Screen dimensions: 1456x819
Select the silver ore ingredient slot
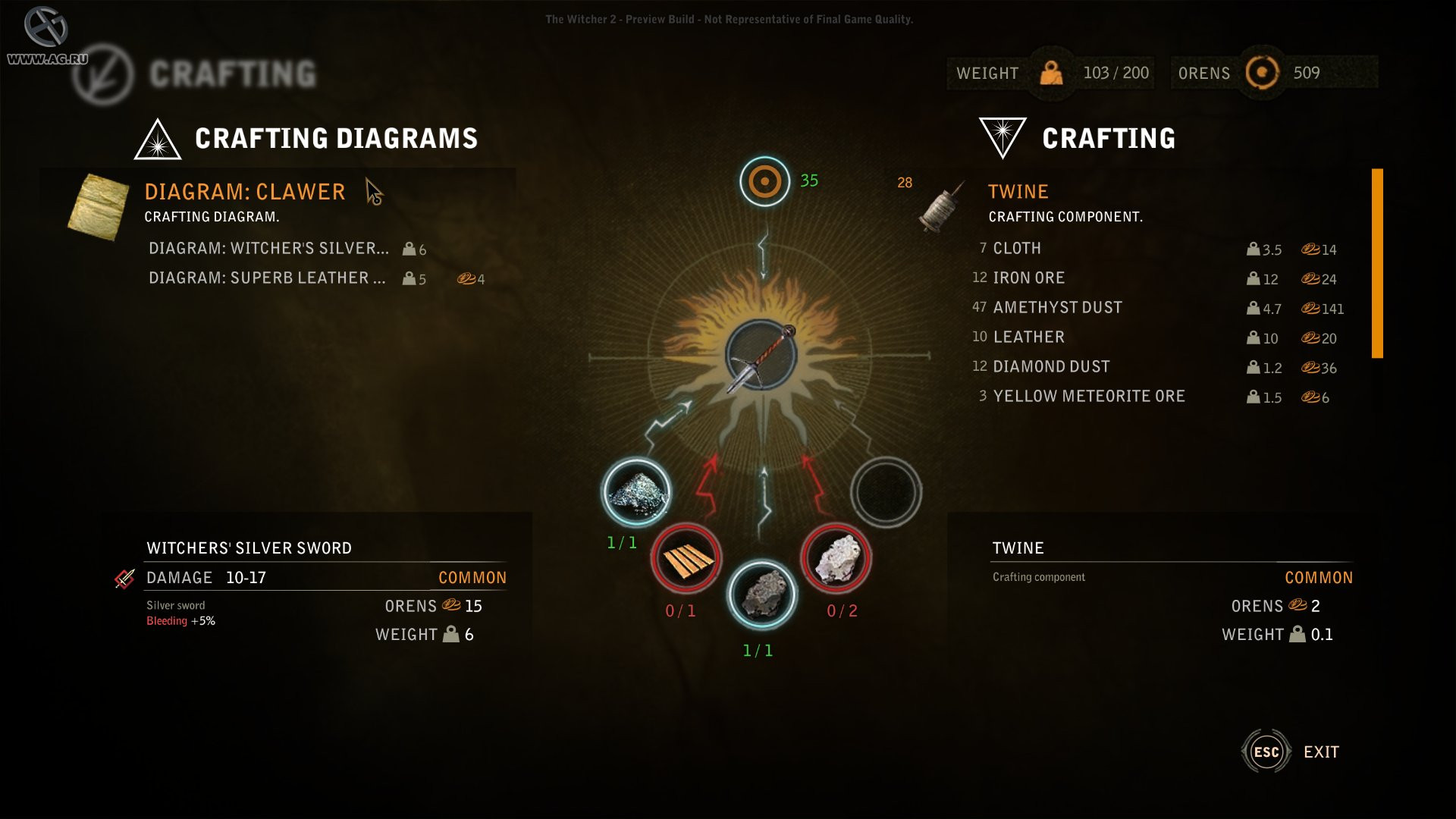[636, 492]
